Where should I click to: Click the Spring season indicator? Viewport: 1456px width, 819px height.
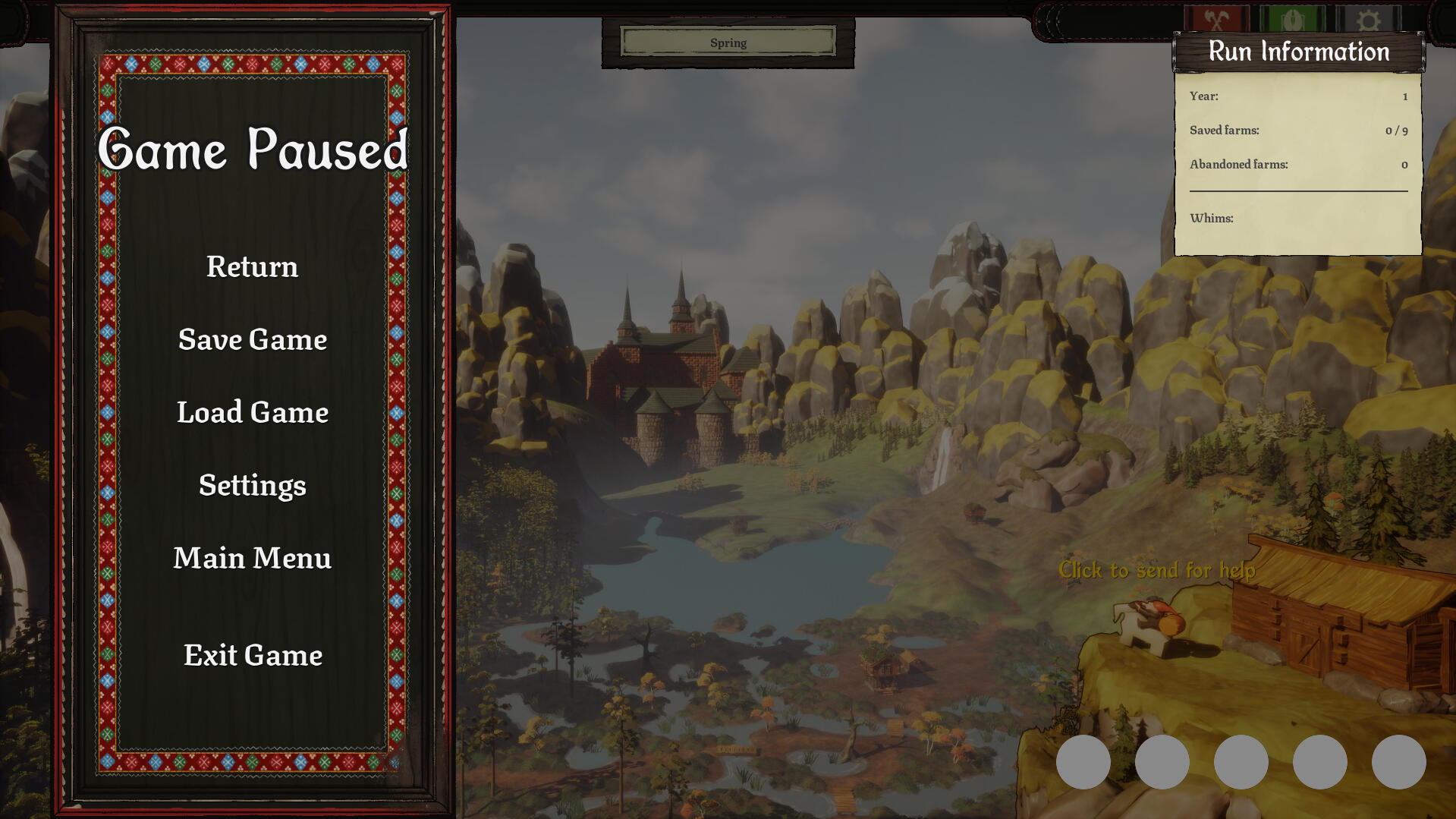click(728, 43)
